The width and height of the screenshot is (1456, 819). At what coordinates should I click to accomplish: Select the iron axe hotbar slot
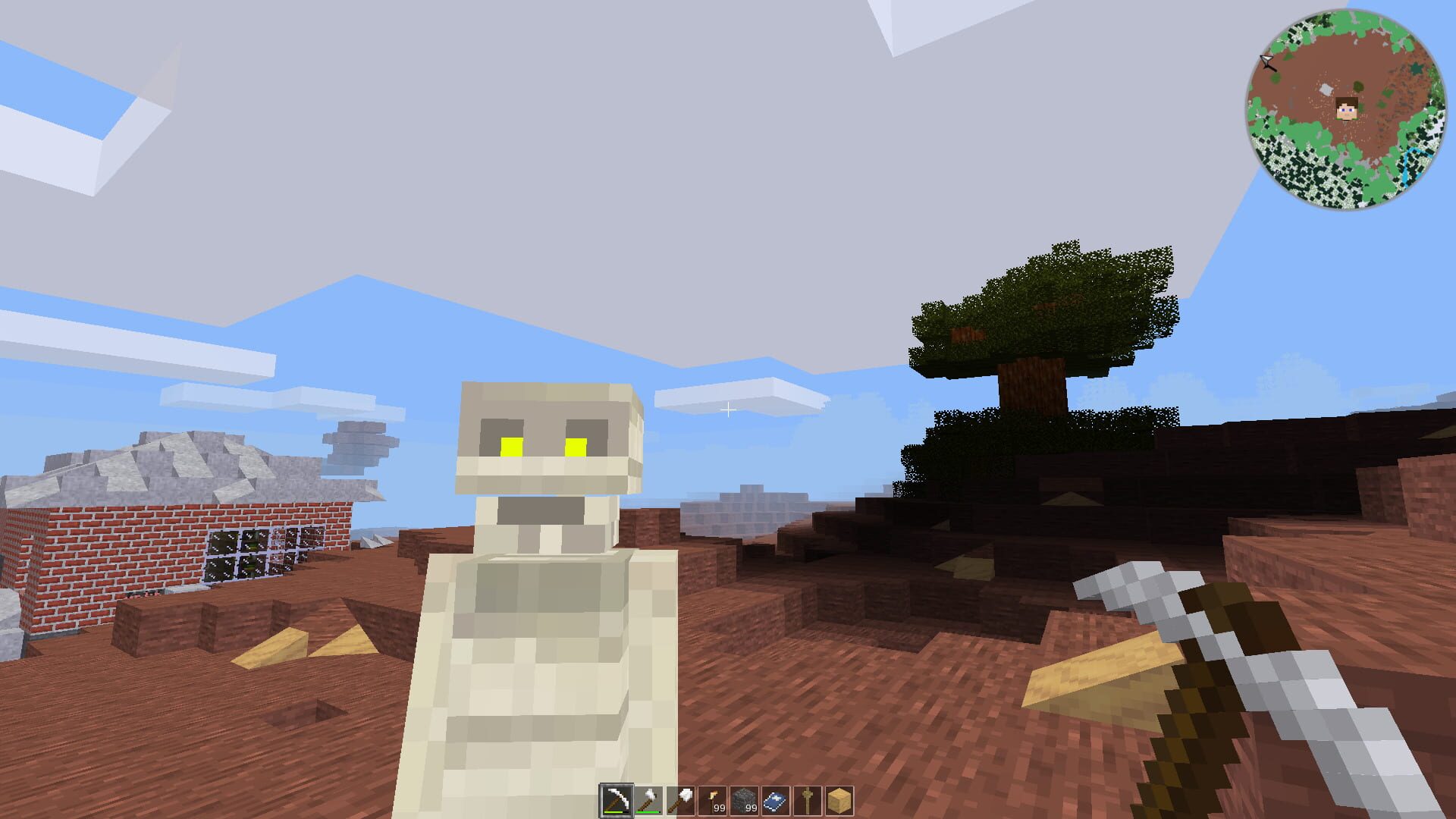pyautogui.click(x=648, y=798)
